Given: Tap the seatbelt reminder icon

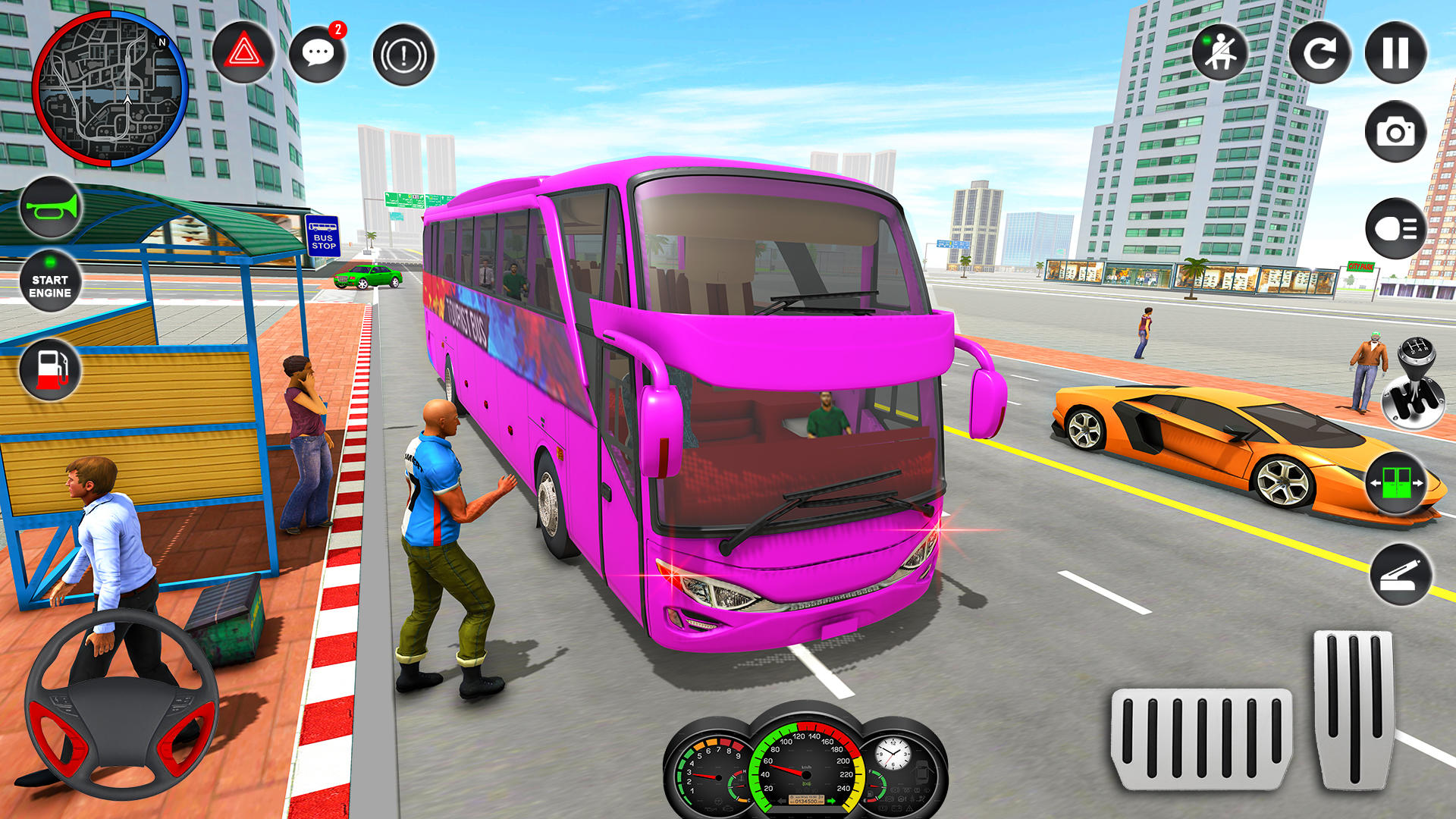Looking at the screenshot, I should pos(1222,53).
